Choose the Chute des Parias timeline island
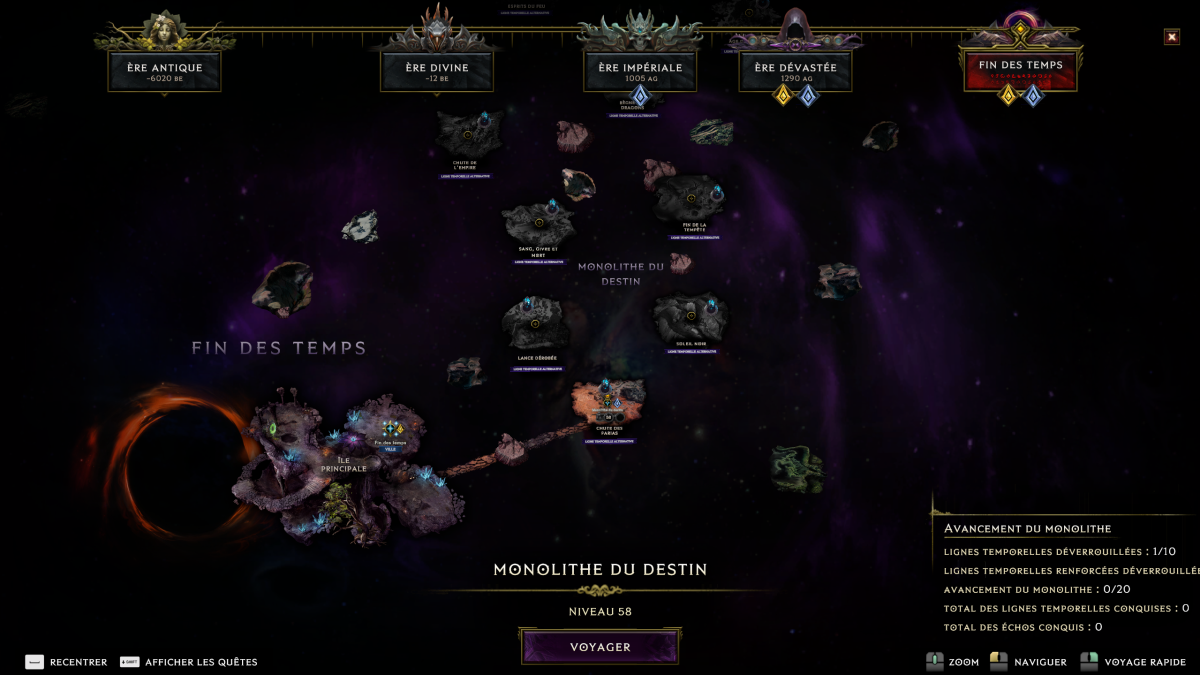Screen dimensions: 1200x675 pos(607,401)
